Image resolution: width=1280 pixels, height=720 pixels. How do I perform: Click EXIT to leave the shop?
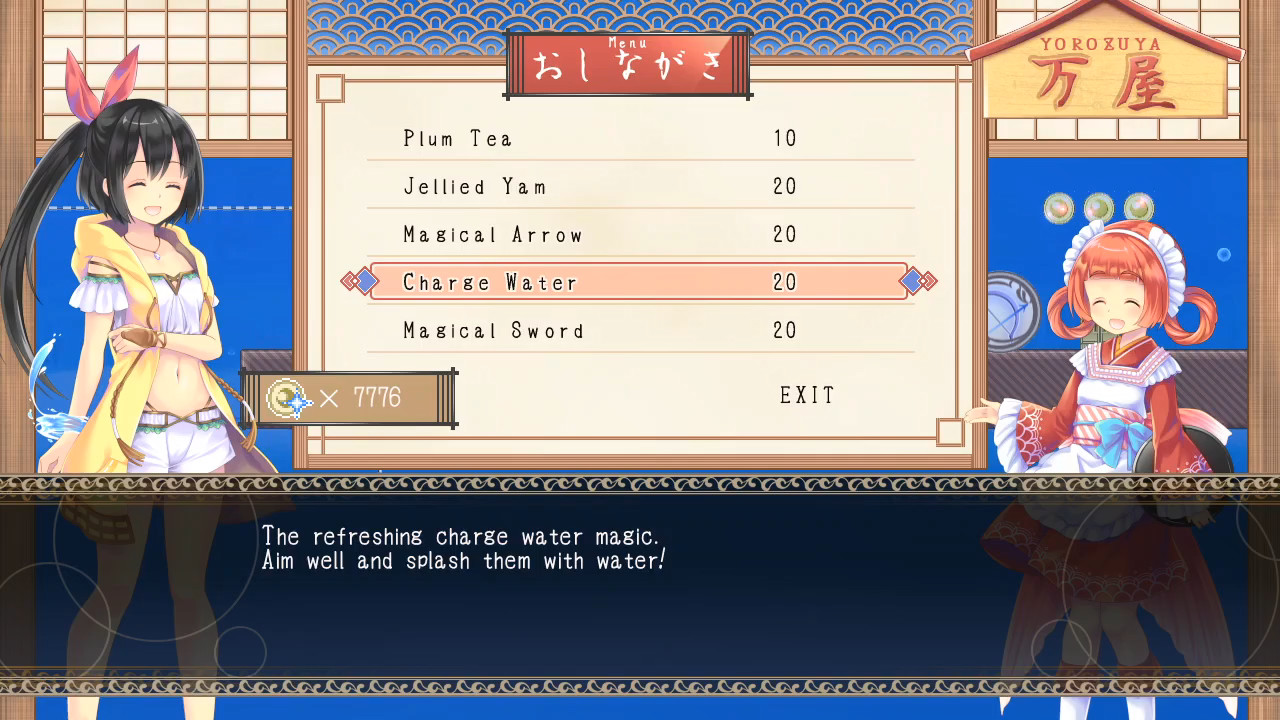[807, 395]
